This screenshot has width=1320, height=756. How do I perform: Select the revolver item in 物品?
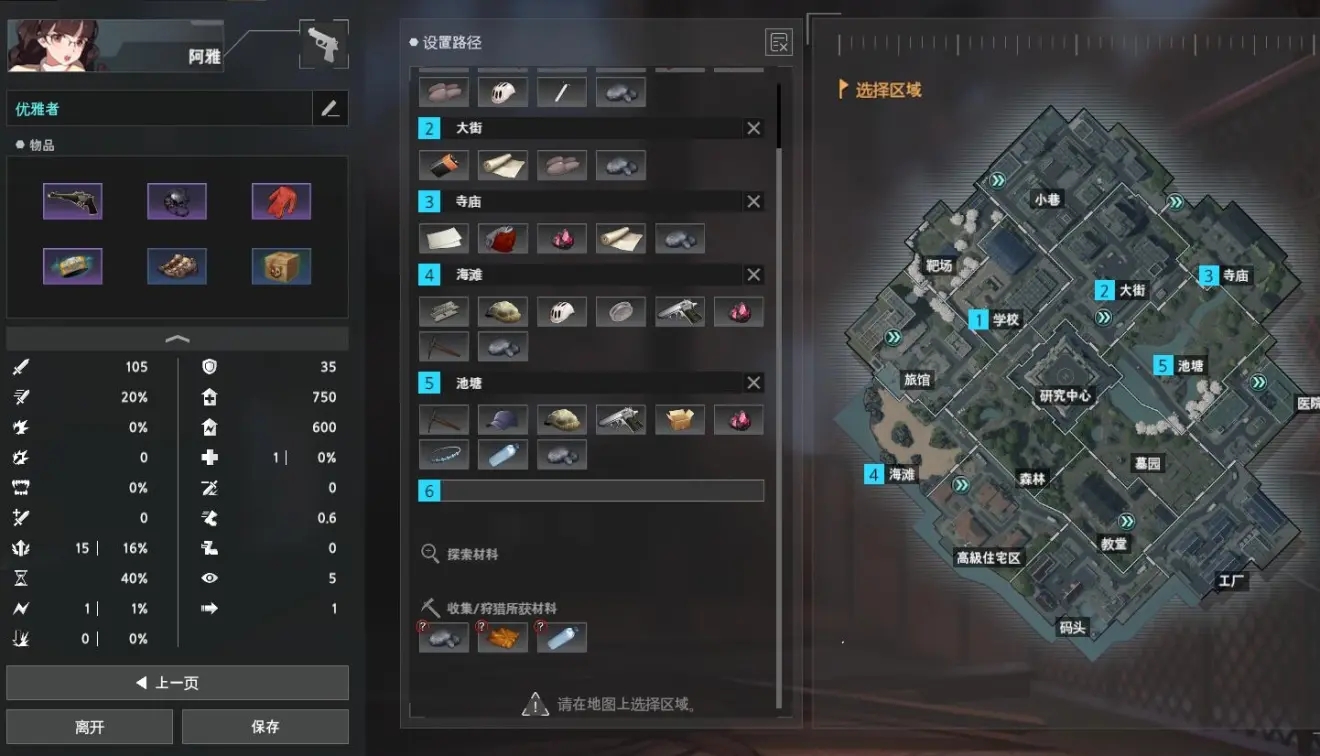point(73,201)
